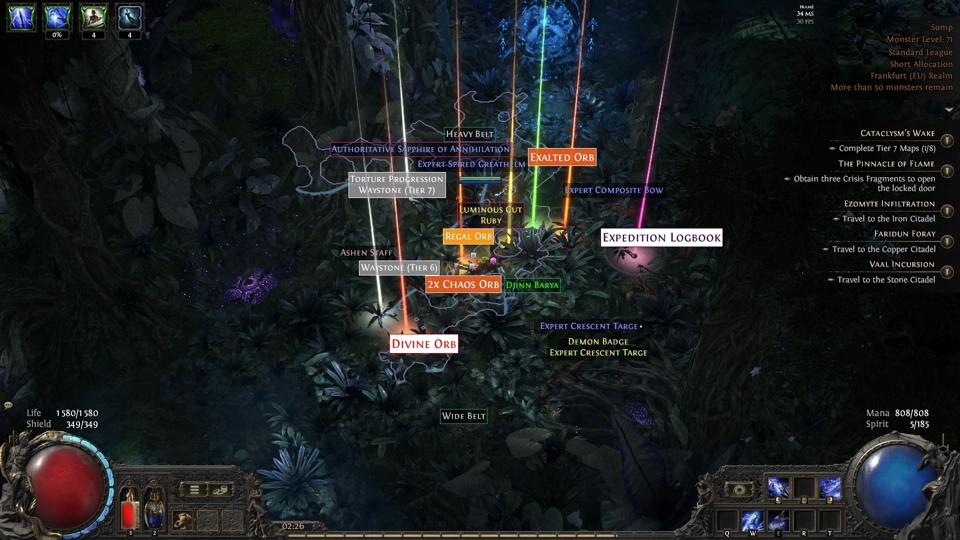Pick up the Divine Orb label

(423, 344)
